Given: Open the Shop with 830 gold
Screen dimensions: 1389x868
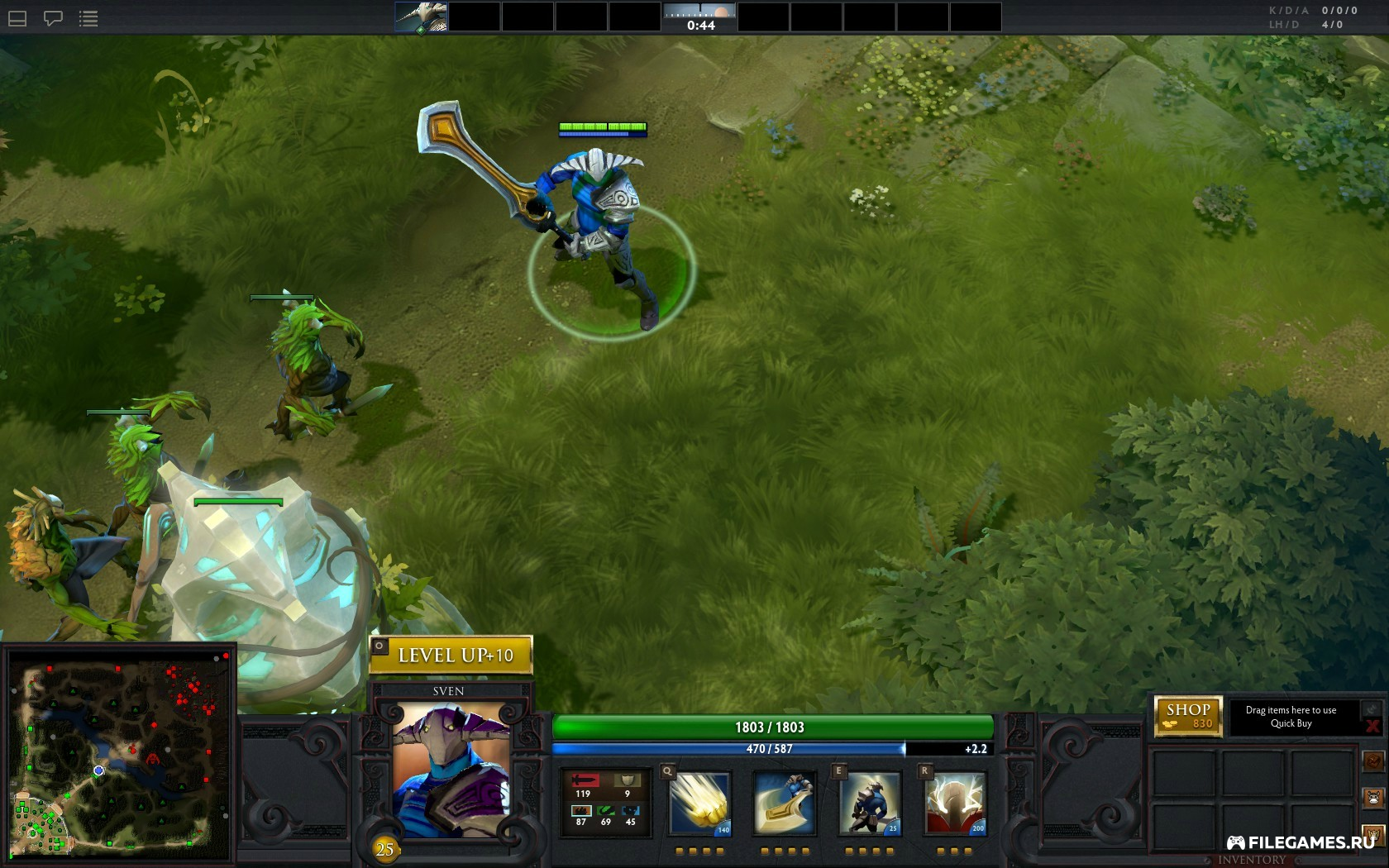Looking at the screenshot, I should (1188, 716).
